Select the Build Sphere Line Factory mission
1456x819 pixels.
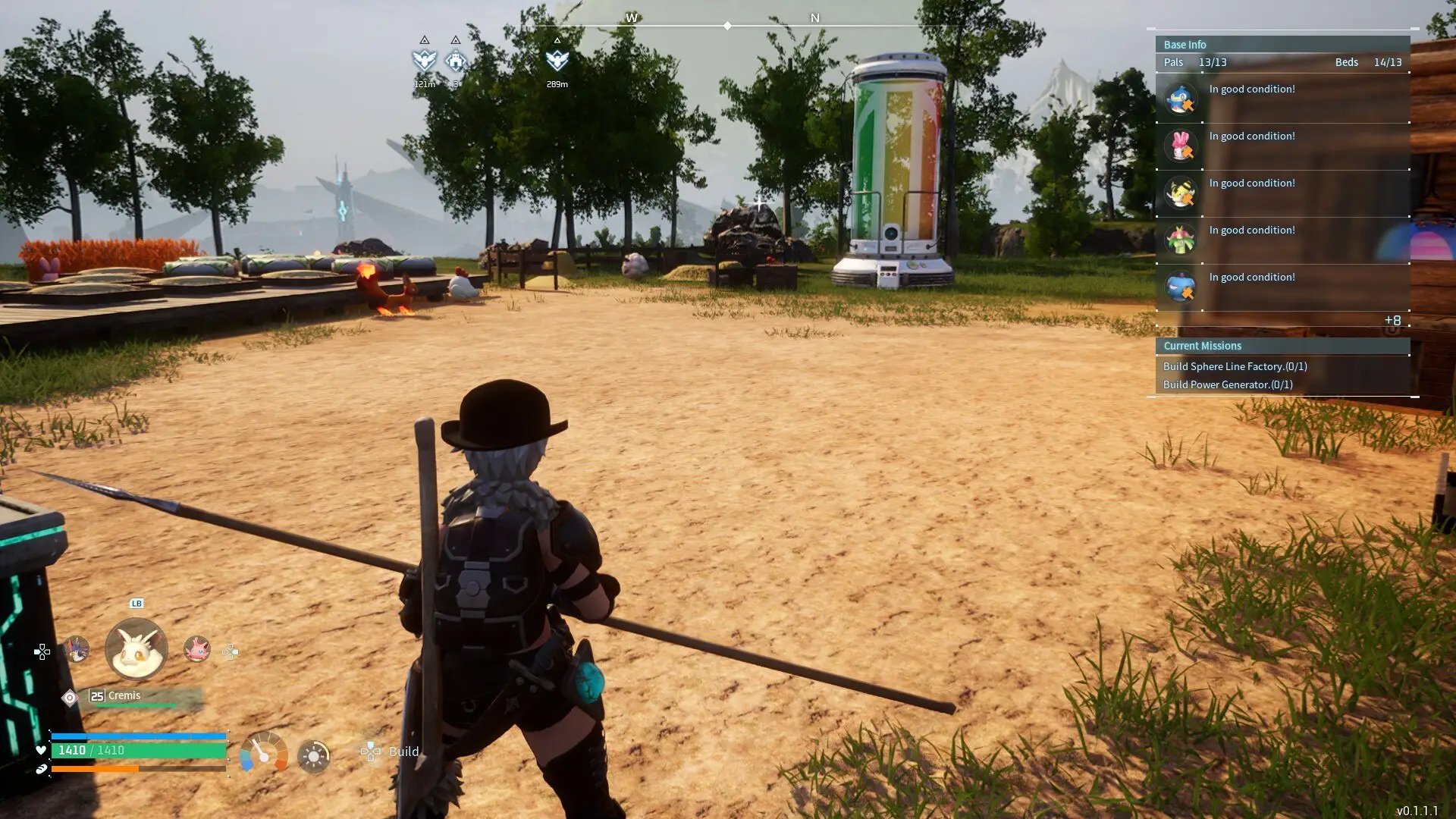point(1235,366)
